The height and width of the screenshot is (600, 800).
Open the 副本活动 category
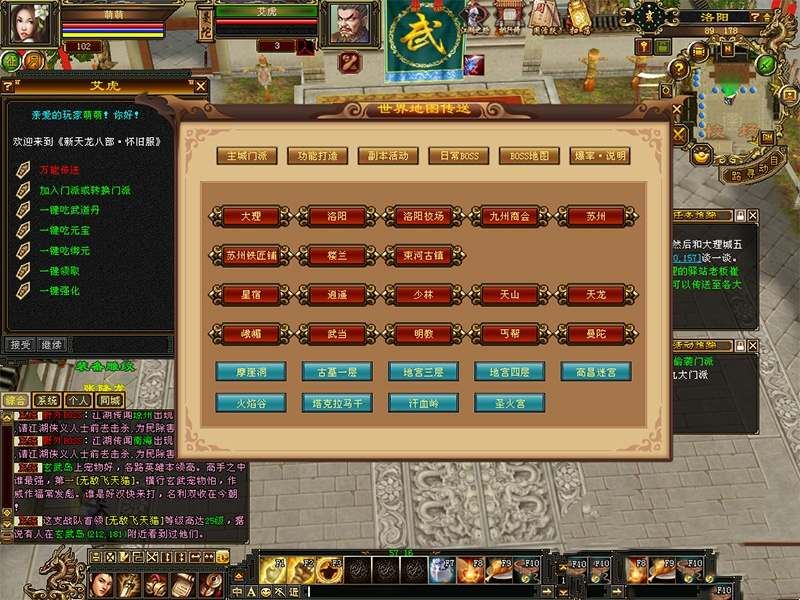pyautogui.click(x=388, y=156)
